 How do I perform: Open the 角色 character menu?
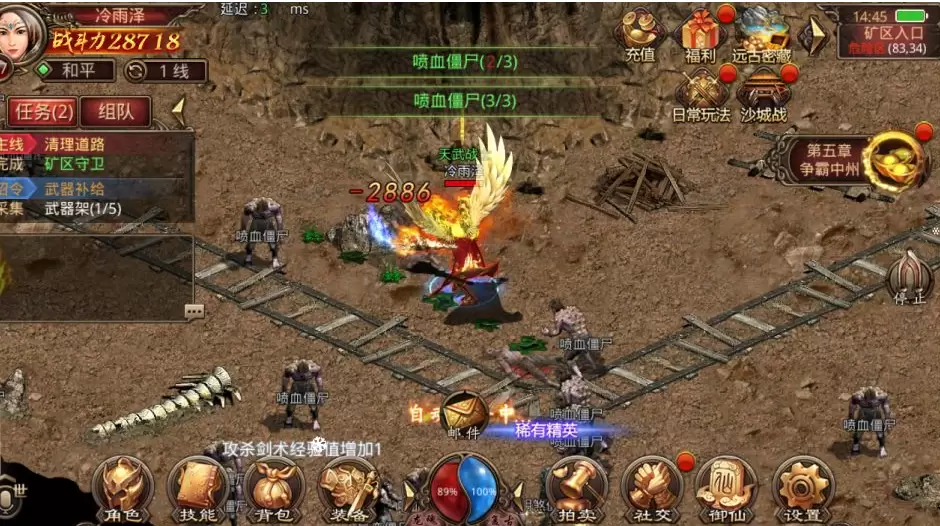point(122,488)
